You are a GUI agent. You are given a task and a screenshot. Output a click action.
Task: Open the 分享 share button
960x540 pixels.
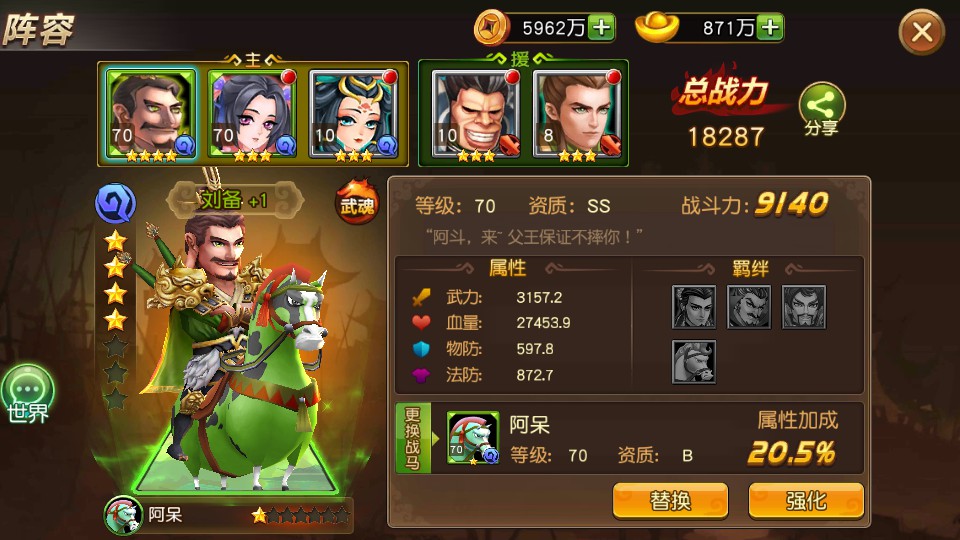point(821,110)
